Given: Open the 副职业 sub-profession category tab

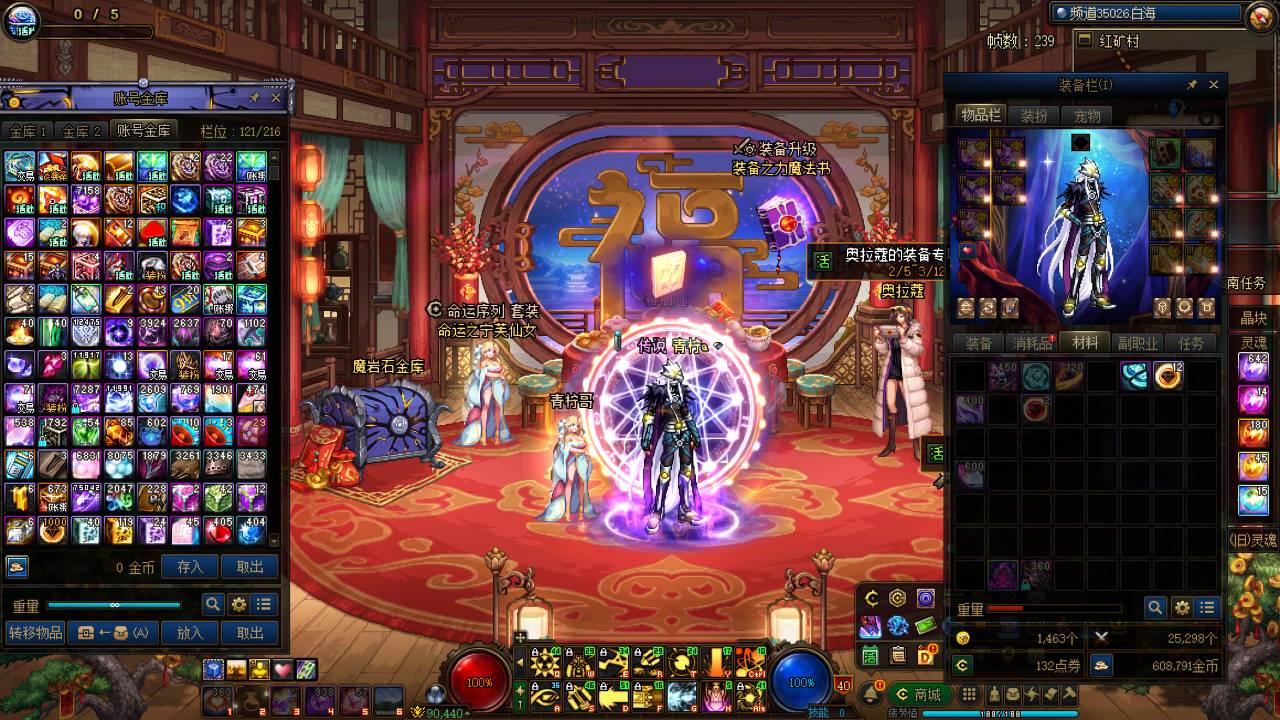Looking at the screenshot, I should point(1138,343).
